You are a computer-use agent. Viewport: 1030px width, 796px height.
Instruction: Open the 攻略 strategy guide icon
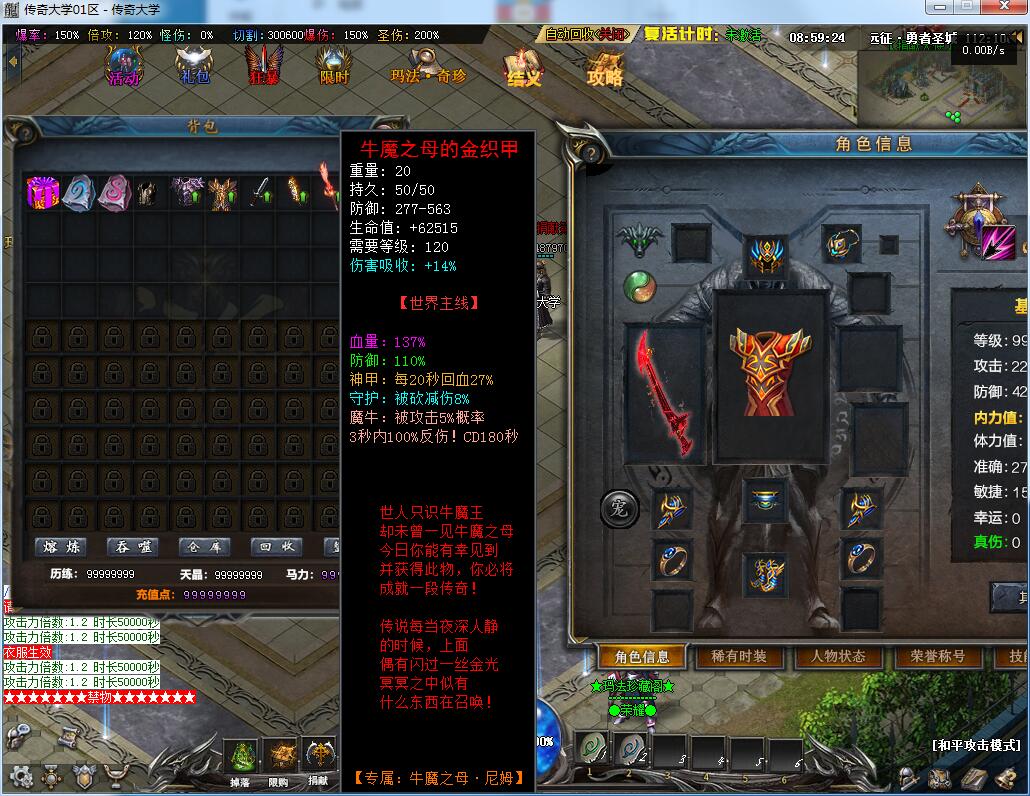click(605, 66)
